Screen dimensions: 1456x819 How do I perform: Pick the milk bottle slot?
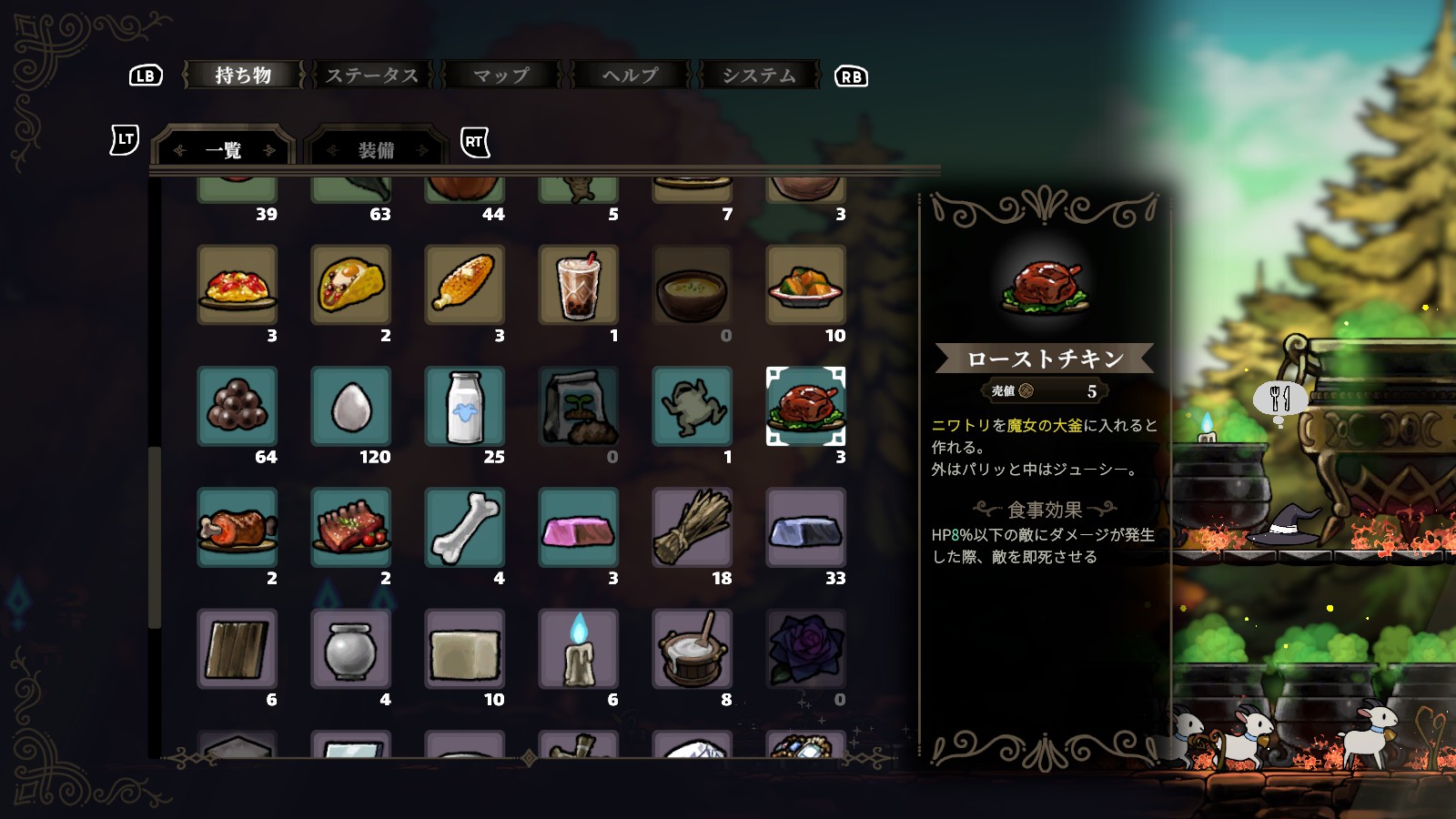point(464,406)
